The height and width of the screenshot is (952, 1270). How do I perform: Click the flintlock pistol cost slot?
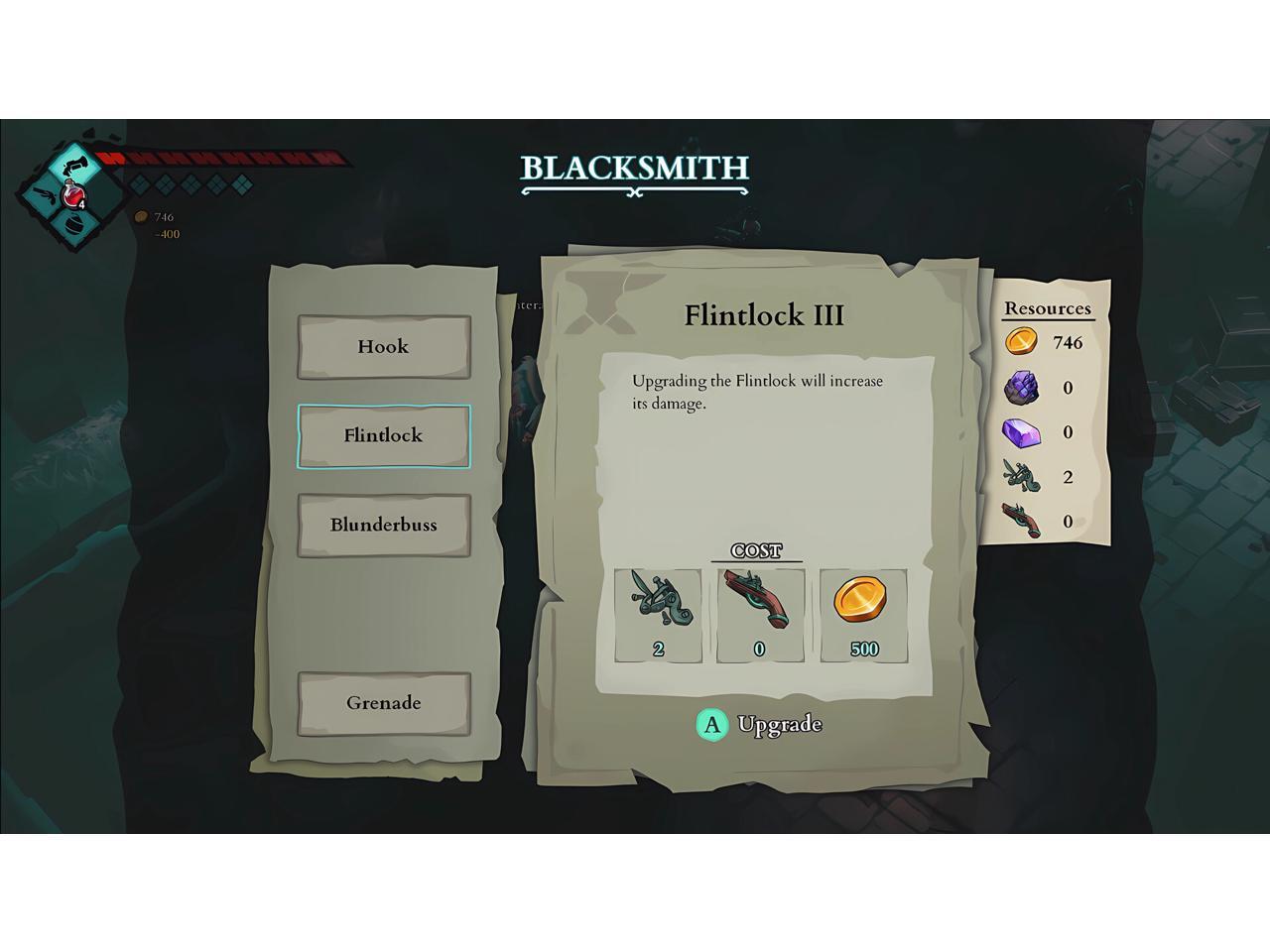pyautogui.click(x=760, y=615)
